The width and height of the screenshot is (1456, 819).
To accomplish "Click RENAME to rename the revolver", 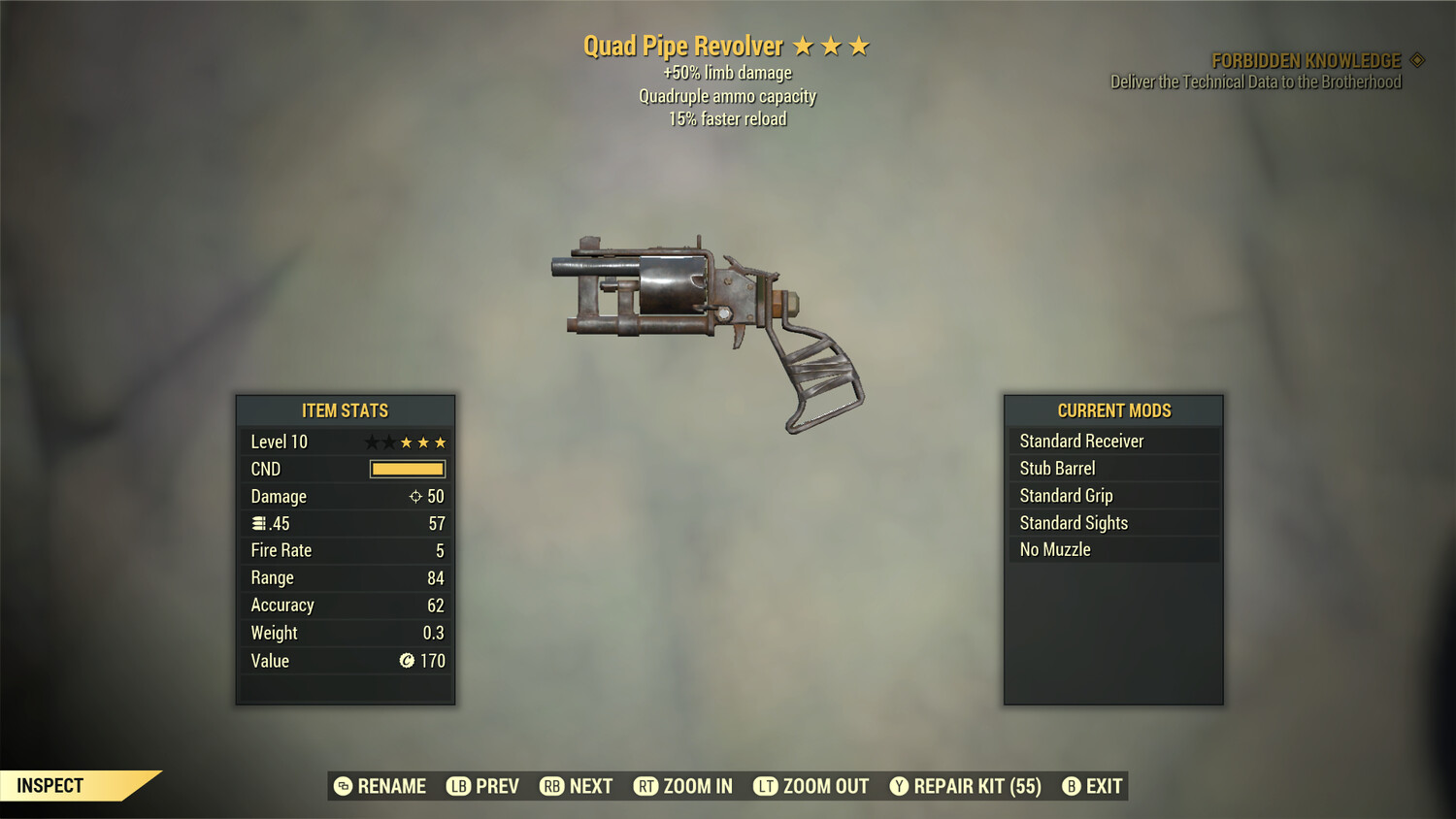I will [391, 786].
